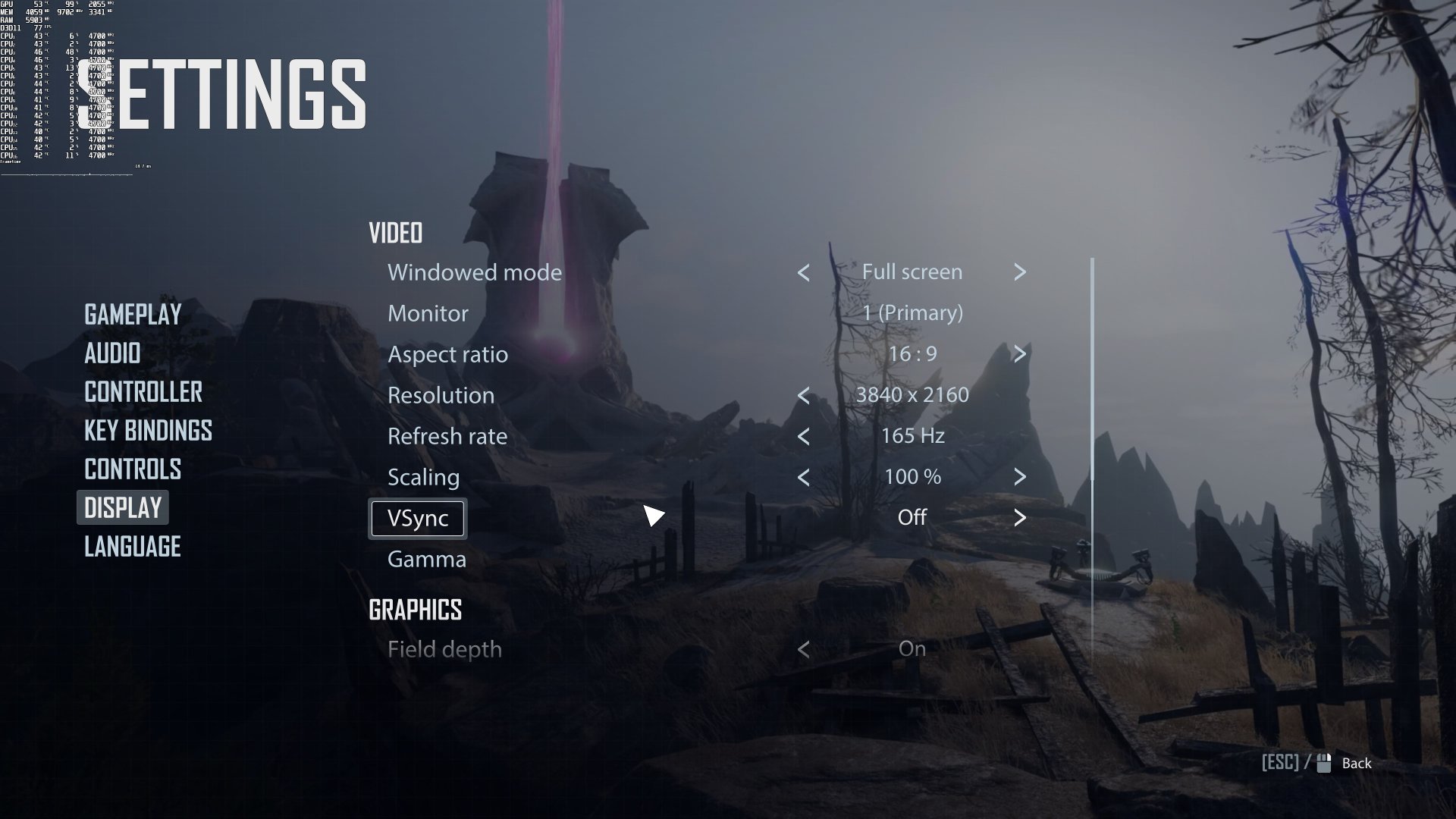Lower the Resolution with left arrow
1456x819 pixels.
coord(803,395)
